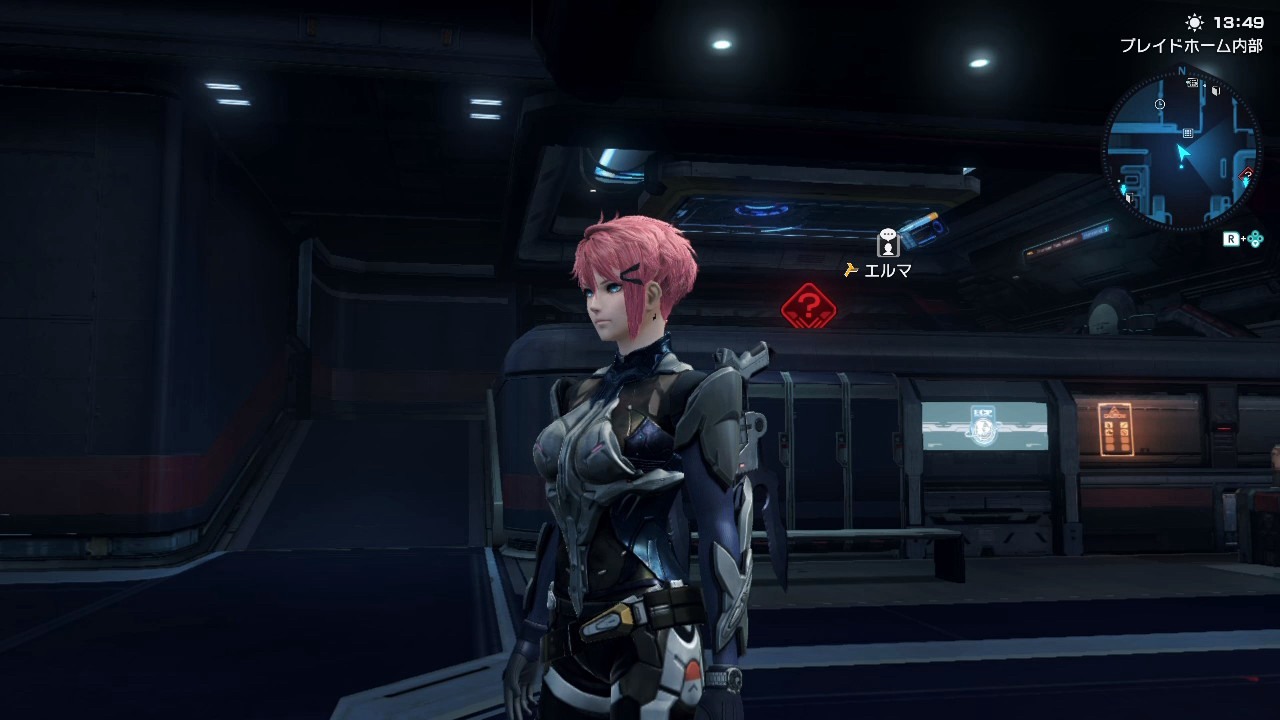The image size is (1280, 720).
Task: Click the speech bubble icon above エルマ
Action: (888, 242)
